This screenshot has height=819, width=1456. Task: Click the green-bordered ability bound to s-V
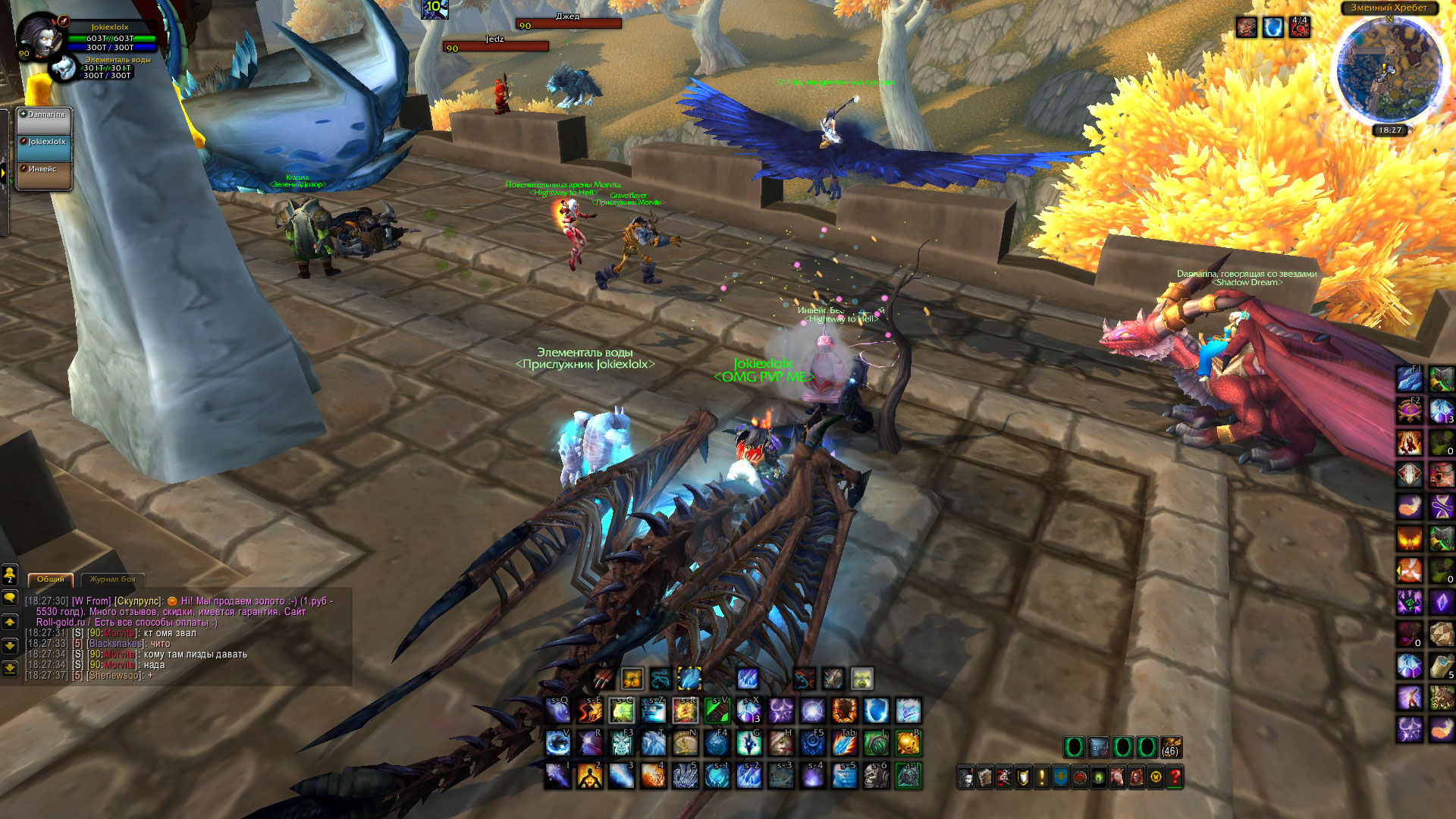coord(717,711)
